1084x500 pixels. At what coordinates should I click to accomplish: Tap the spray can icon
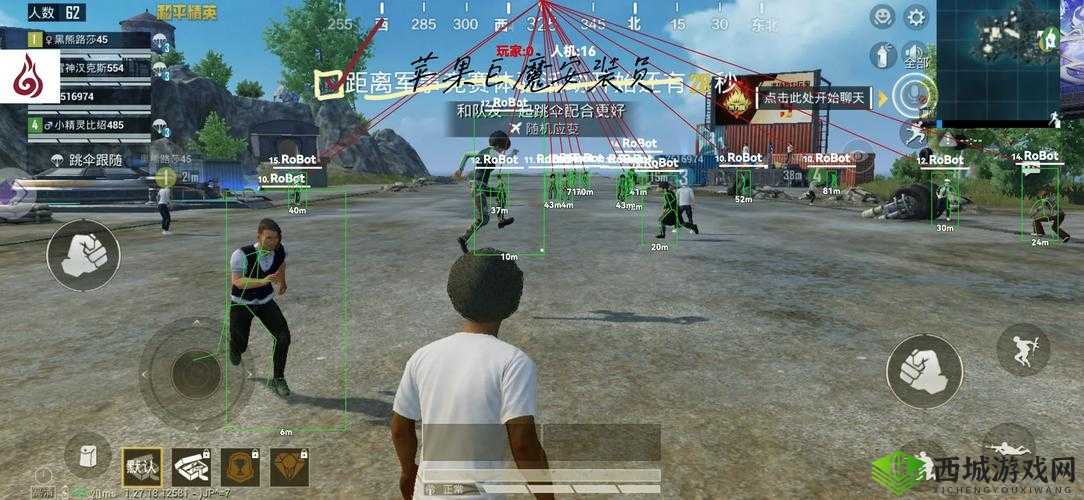pos(882,55)
